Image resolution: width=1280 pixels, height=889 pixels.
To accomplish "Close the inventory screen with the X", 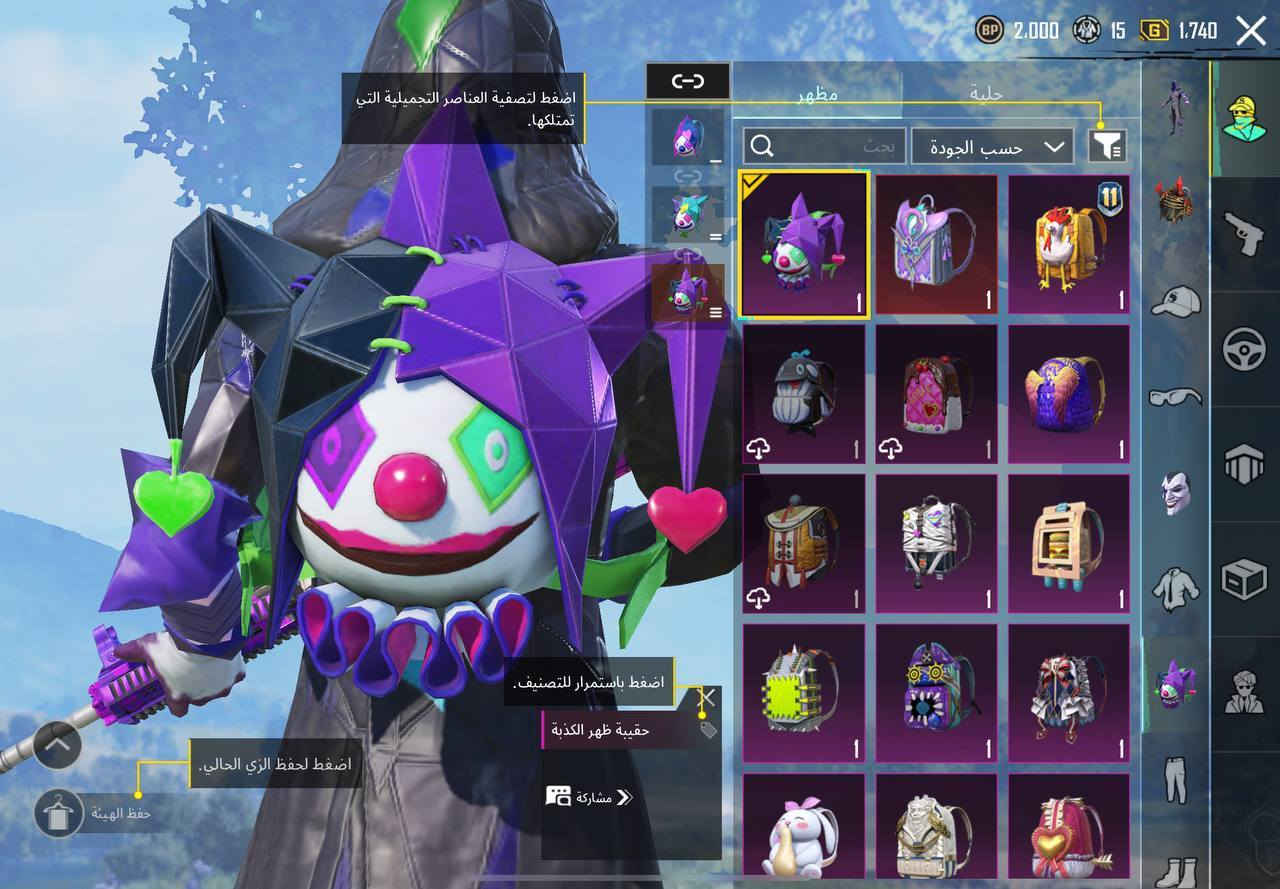I will pos(1251,31).
